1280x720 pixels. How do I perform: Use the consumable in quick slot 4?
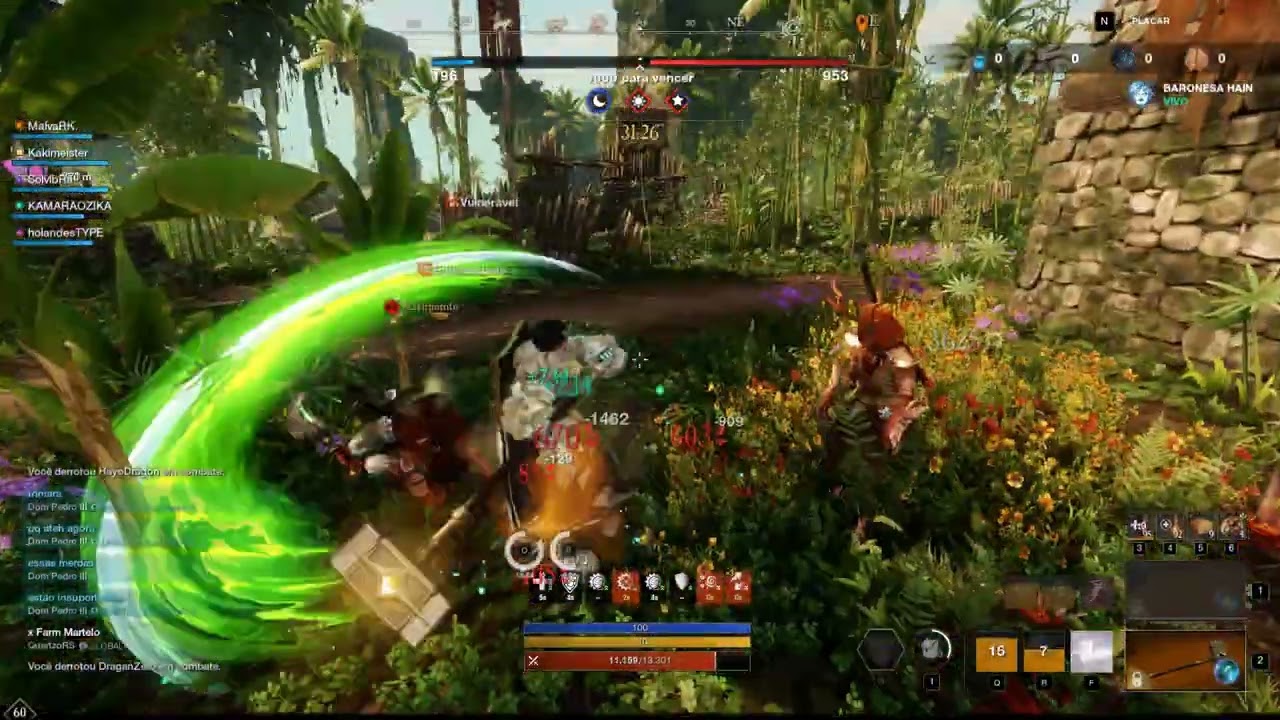[1168, 528]
